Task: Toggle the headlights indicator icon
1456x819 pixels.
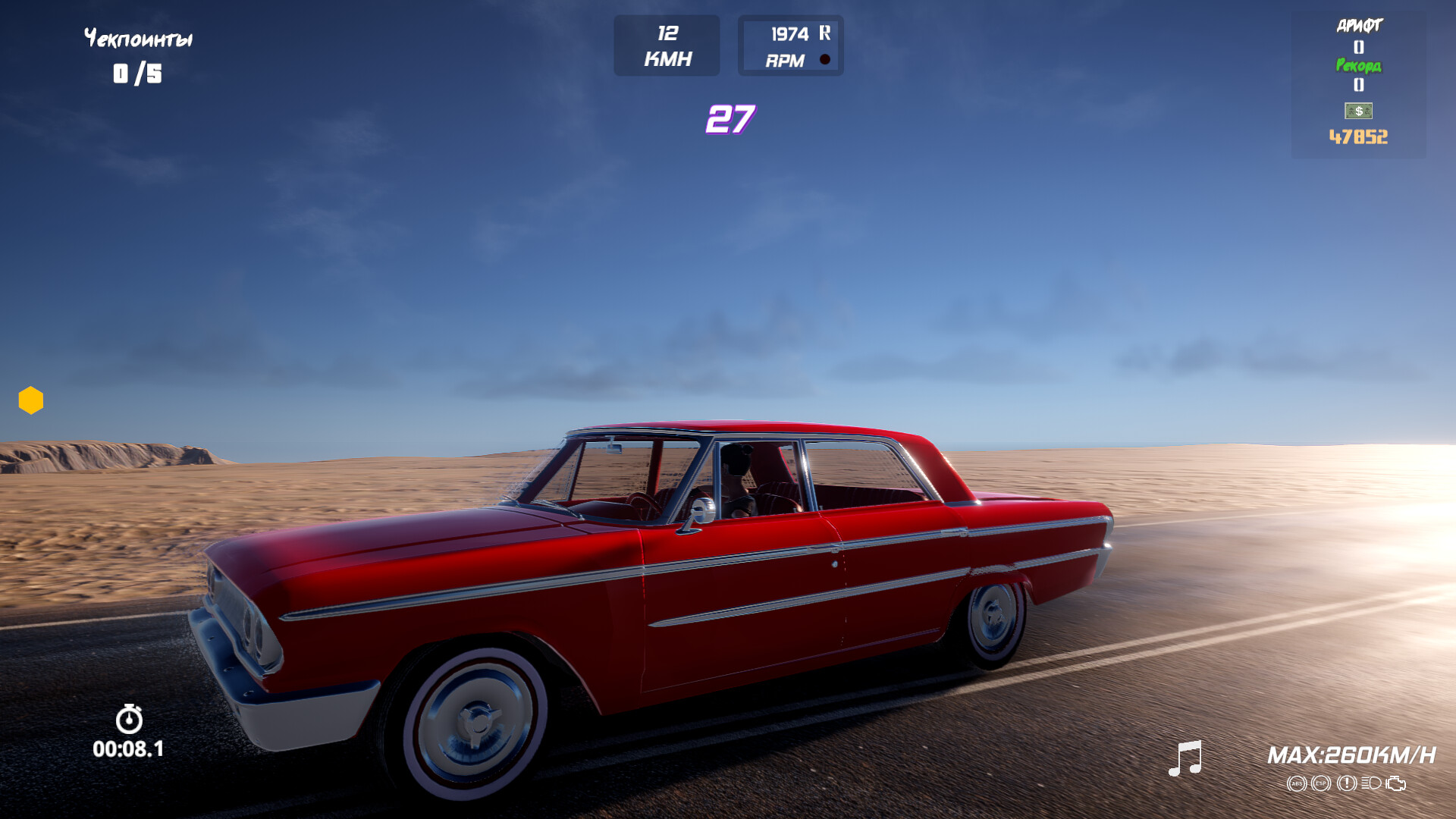Action: pyautogui.click(x=1371, y=783)
